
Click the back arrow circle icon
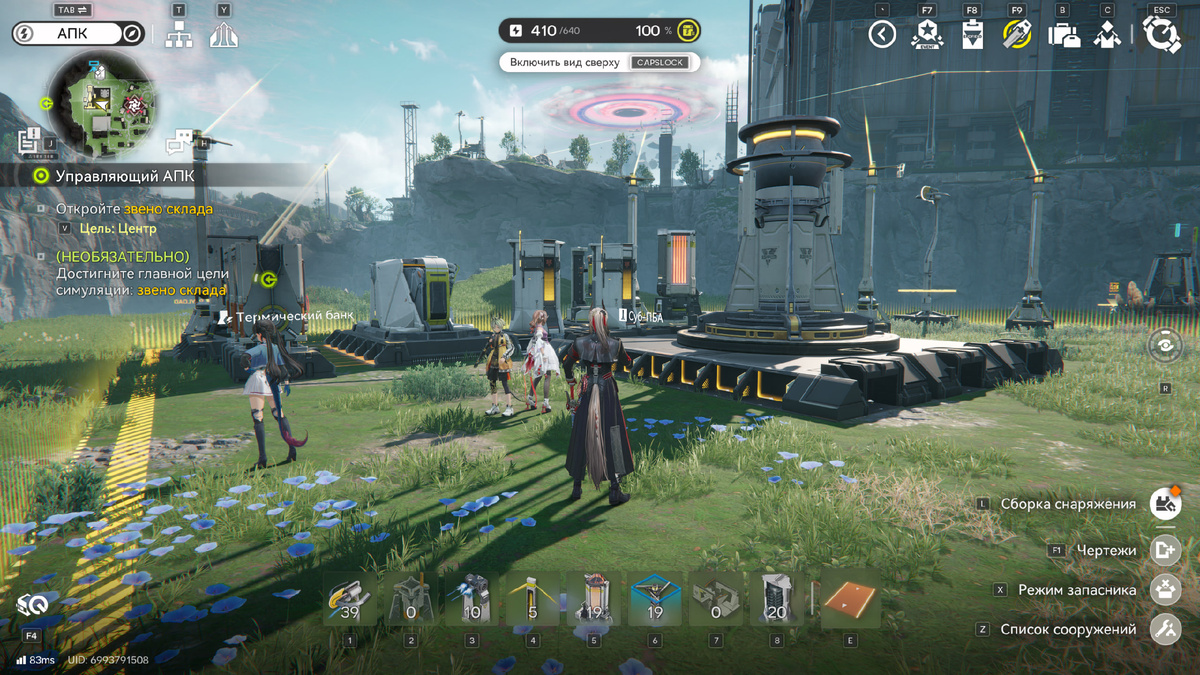click(x=881, y=35)
